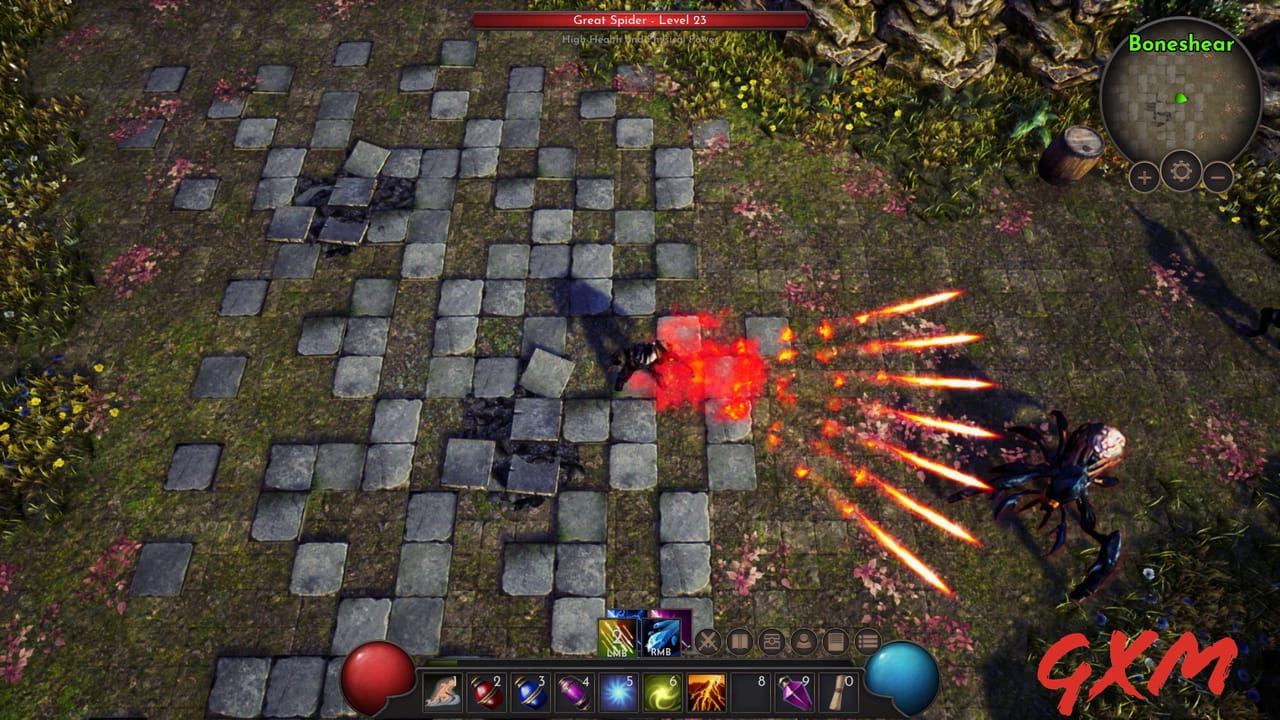Select the RMB claw skill
1280x720 pixels.
[660, 635]
